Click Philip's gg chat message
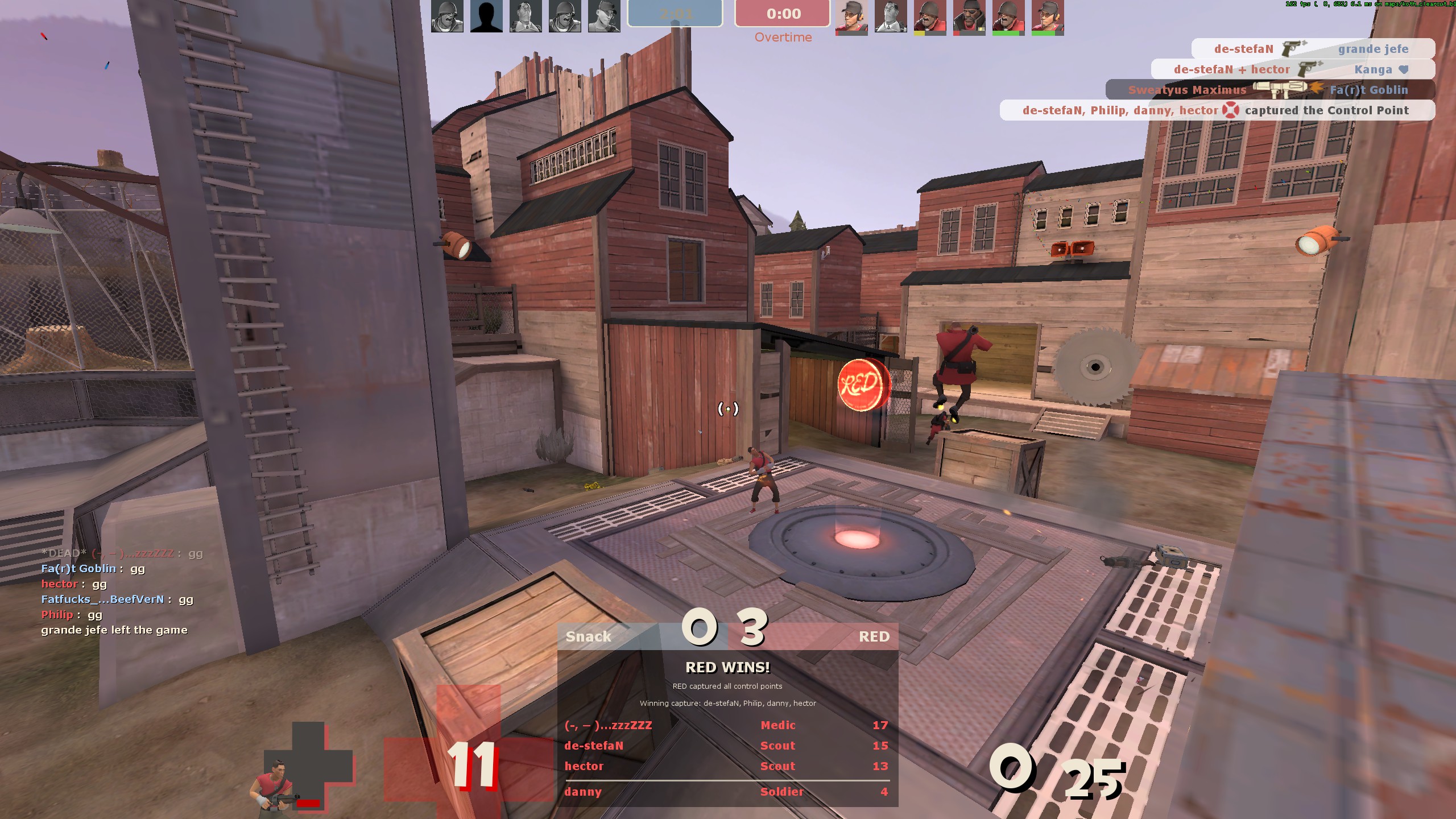This screenshot has height=819, width=1456. pyautogui.click(x=72, y=615)
